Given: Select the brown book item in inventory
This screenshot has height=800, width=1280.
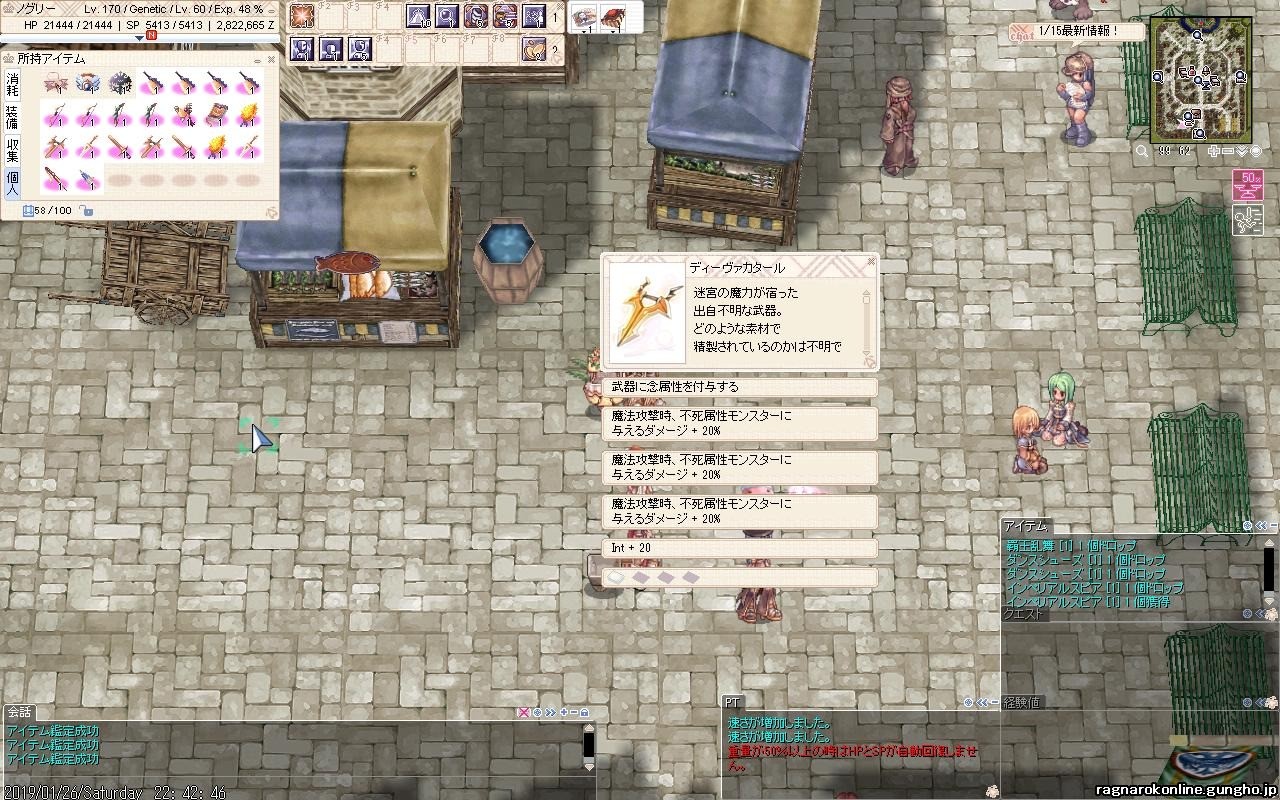Looking at the screenshot, I should 218,116.
